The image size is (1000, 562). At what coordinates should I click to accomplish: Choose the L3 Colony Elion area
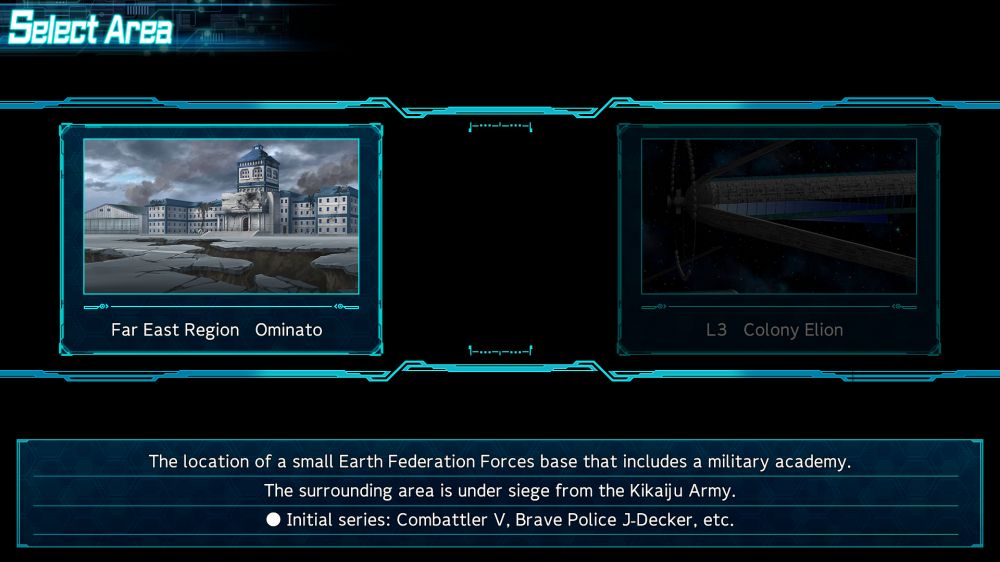778,238
